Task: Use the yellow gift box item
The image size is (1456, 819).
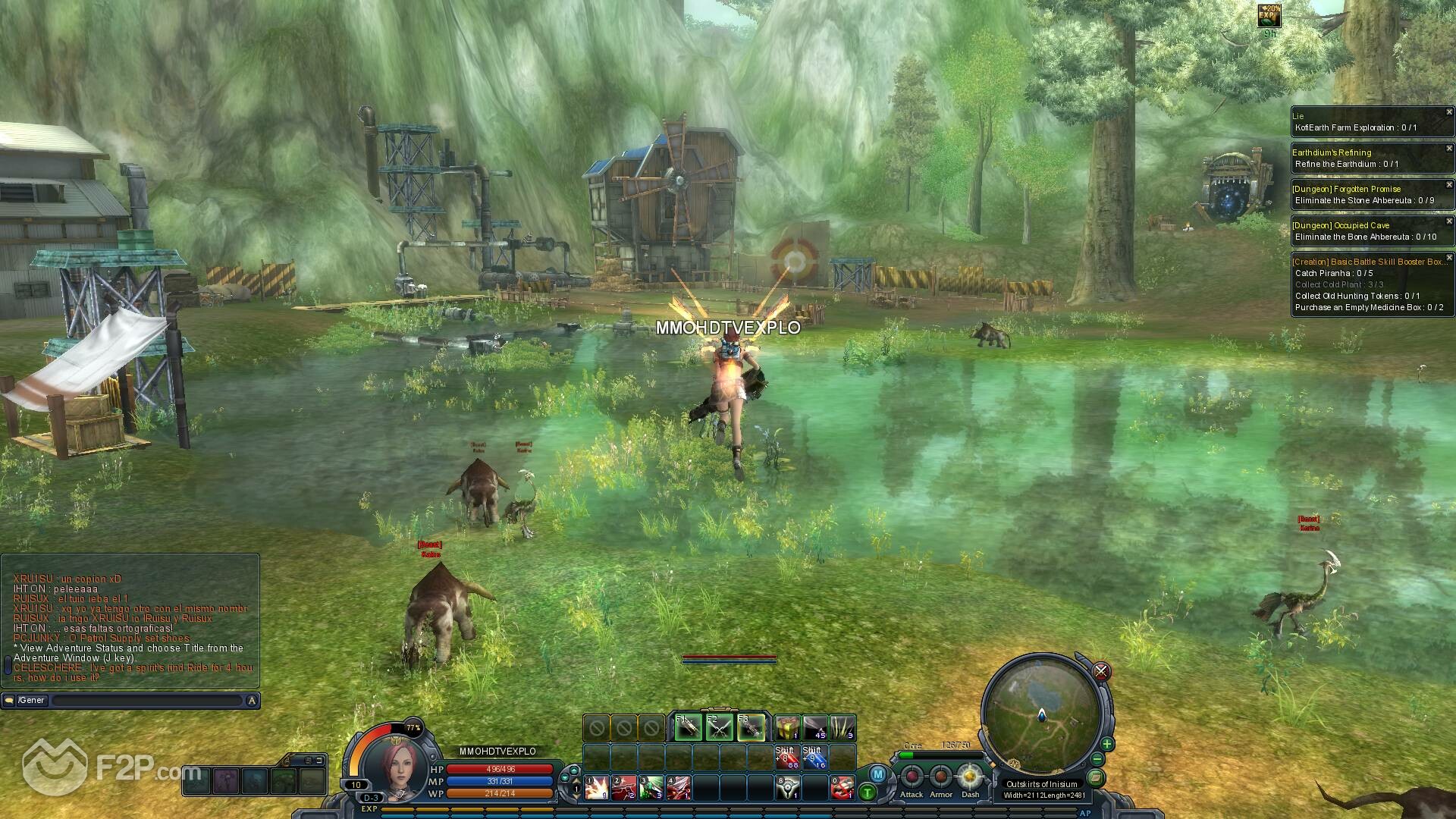Action: click(788, 728)
